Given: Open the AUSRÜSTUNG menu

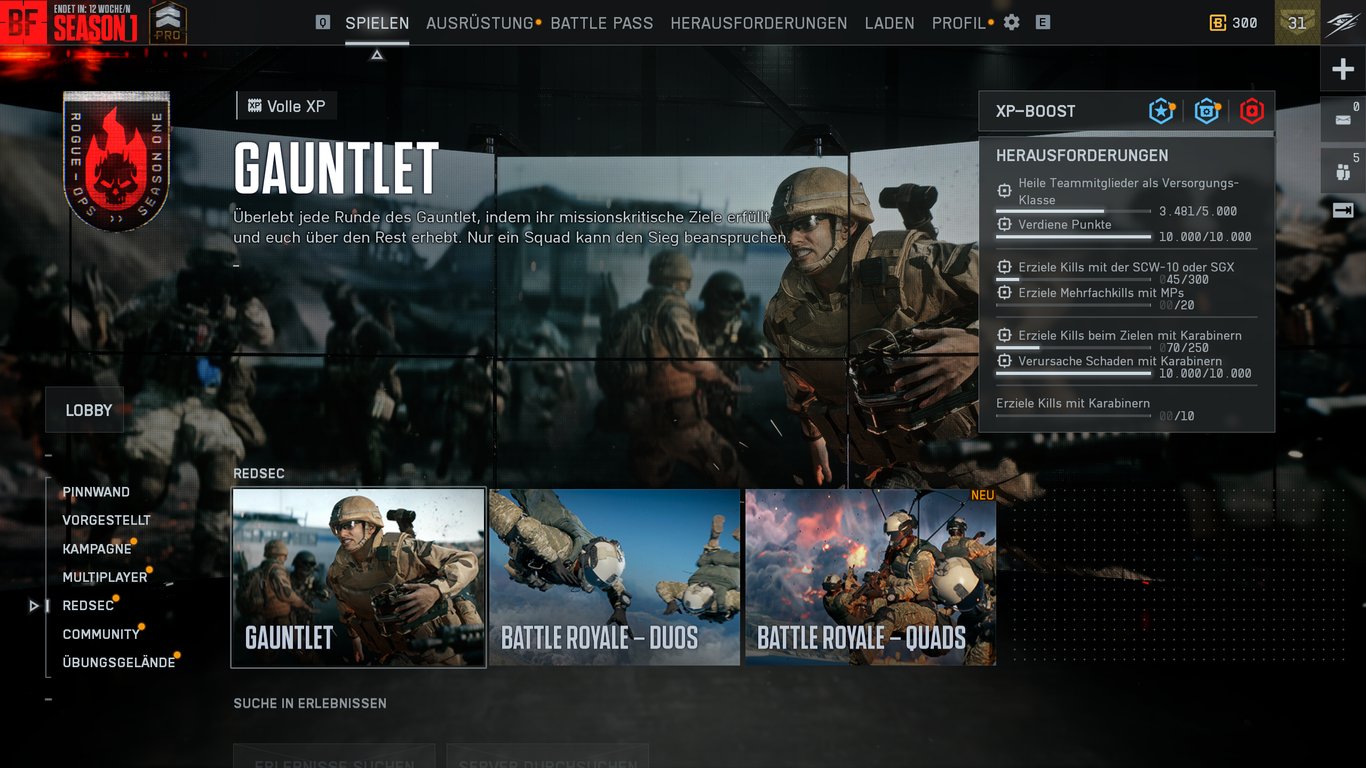Looking at the screenshot, I should click(480, 22).
